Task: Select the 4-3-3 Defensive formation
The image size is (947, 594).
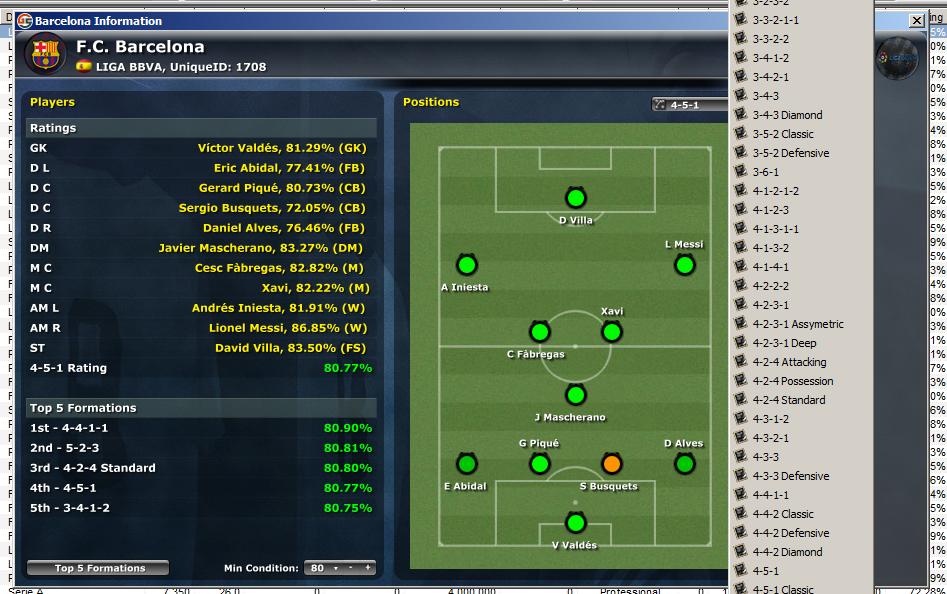Action: tap(790, 476)
